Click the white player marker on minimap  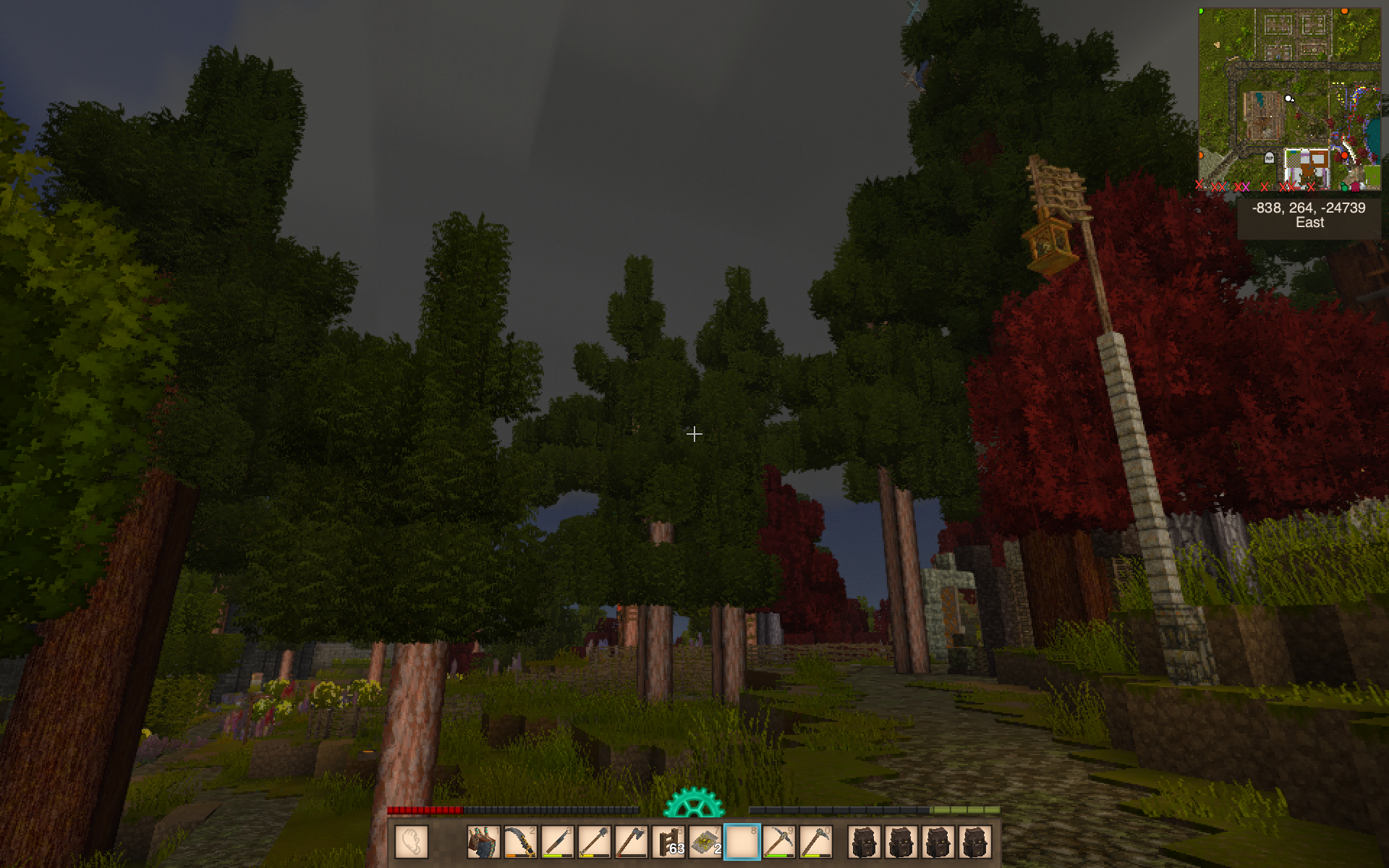coord(1288,98)
